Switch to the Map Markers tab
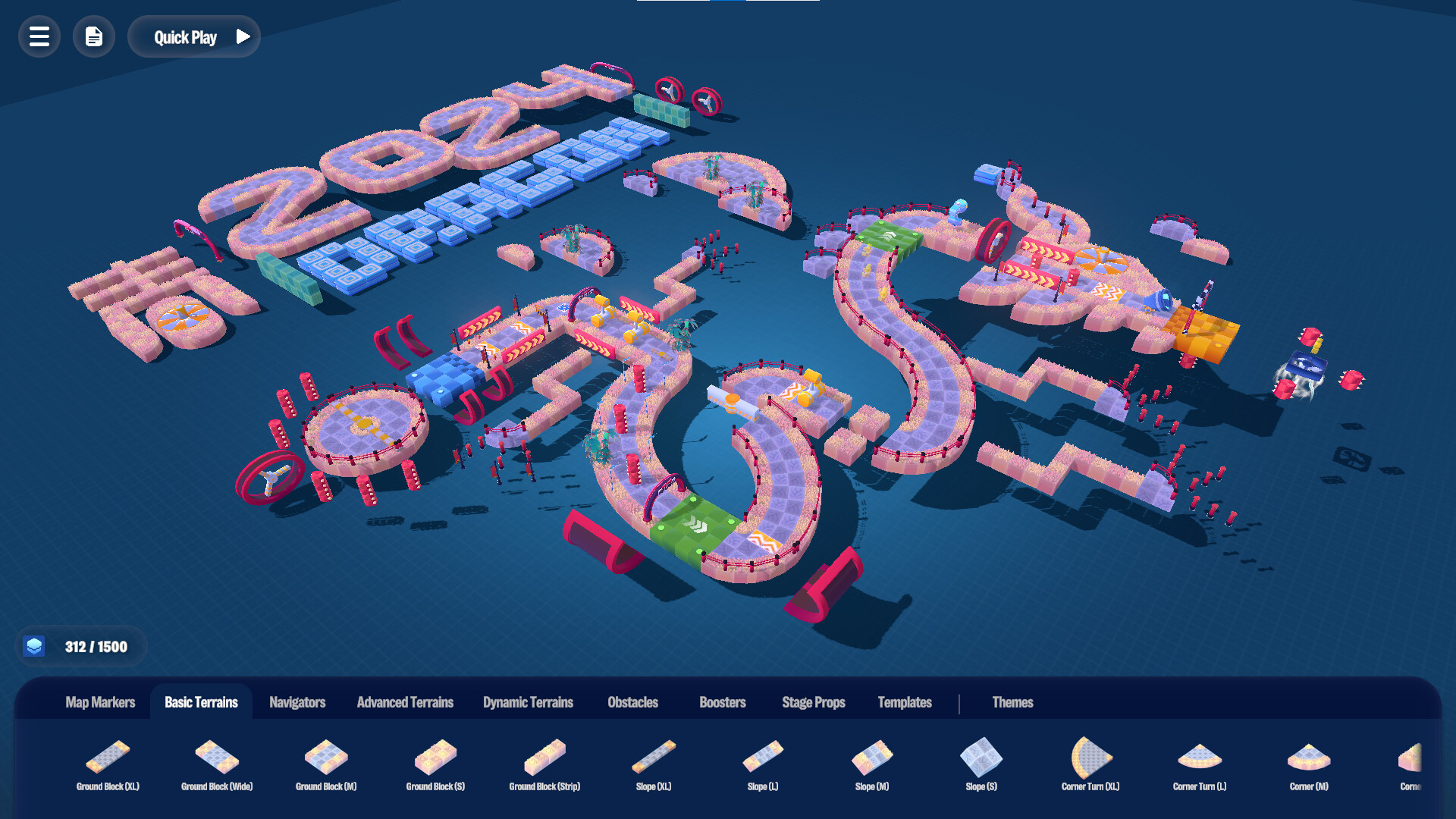This screenshot has width=1456, height=819. [x=100, y=702]
